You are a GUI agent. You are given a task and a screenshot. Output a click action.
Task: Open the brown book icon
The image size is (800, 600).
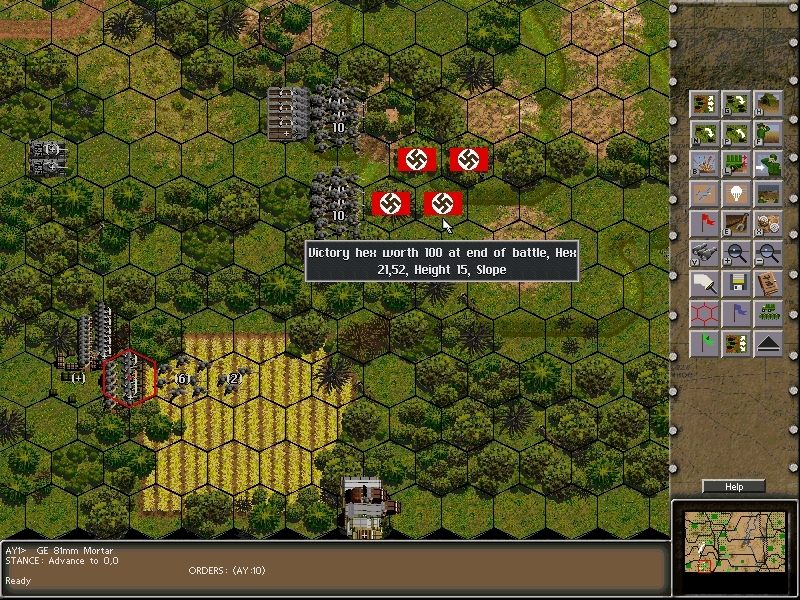tap(768, 284)
